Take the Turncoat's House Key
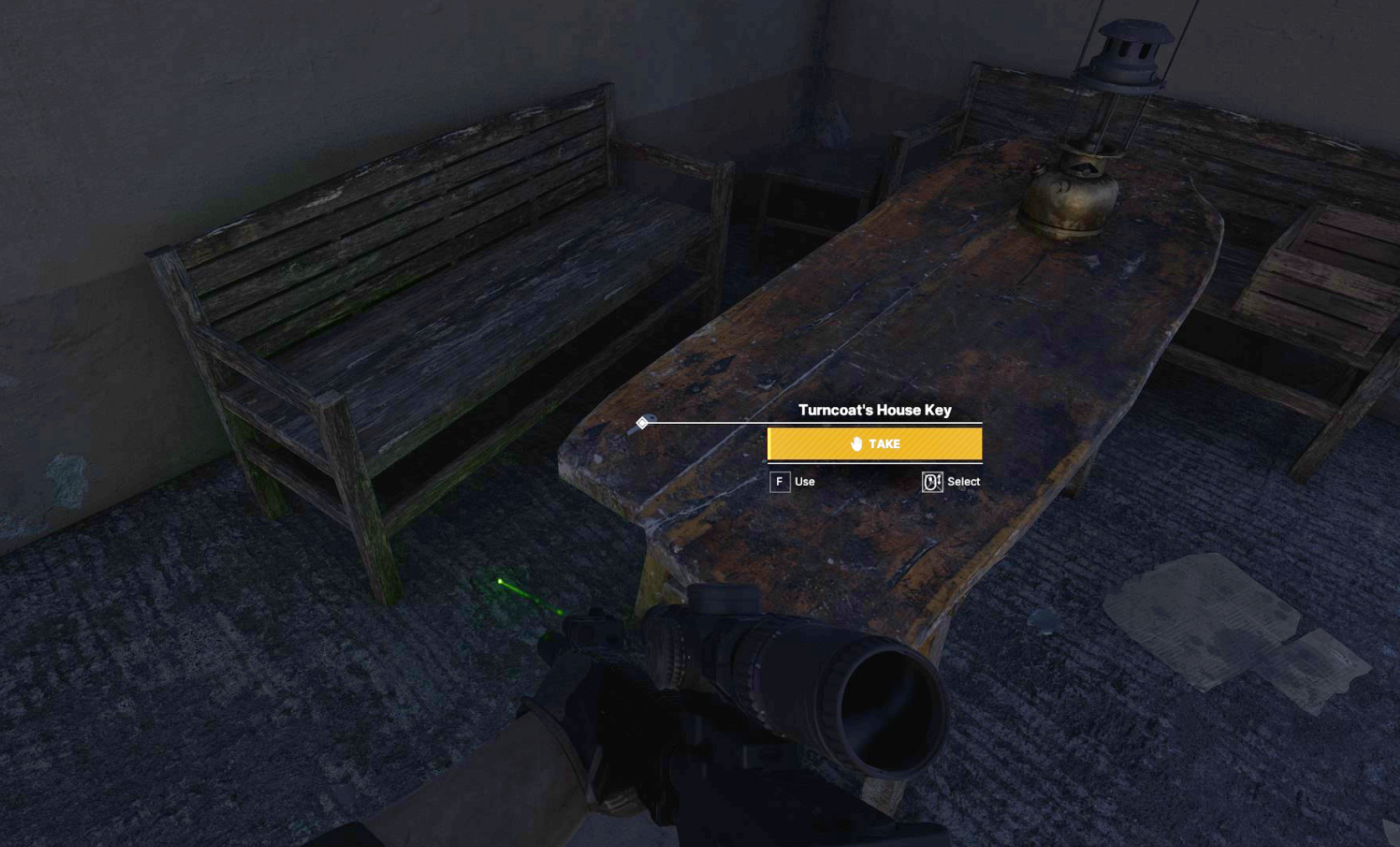 (x=874, y=444)
